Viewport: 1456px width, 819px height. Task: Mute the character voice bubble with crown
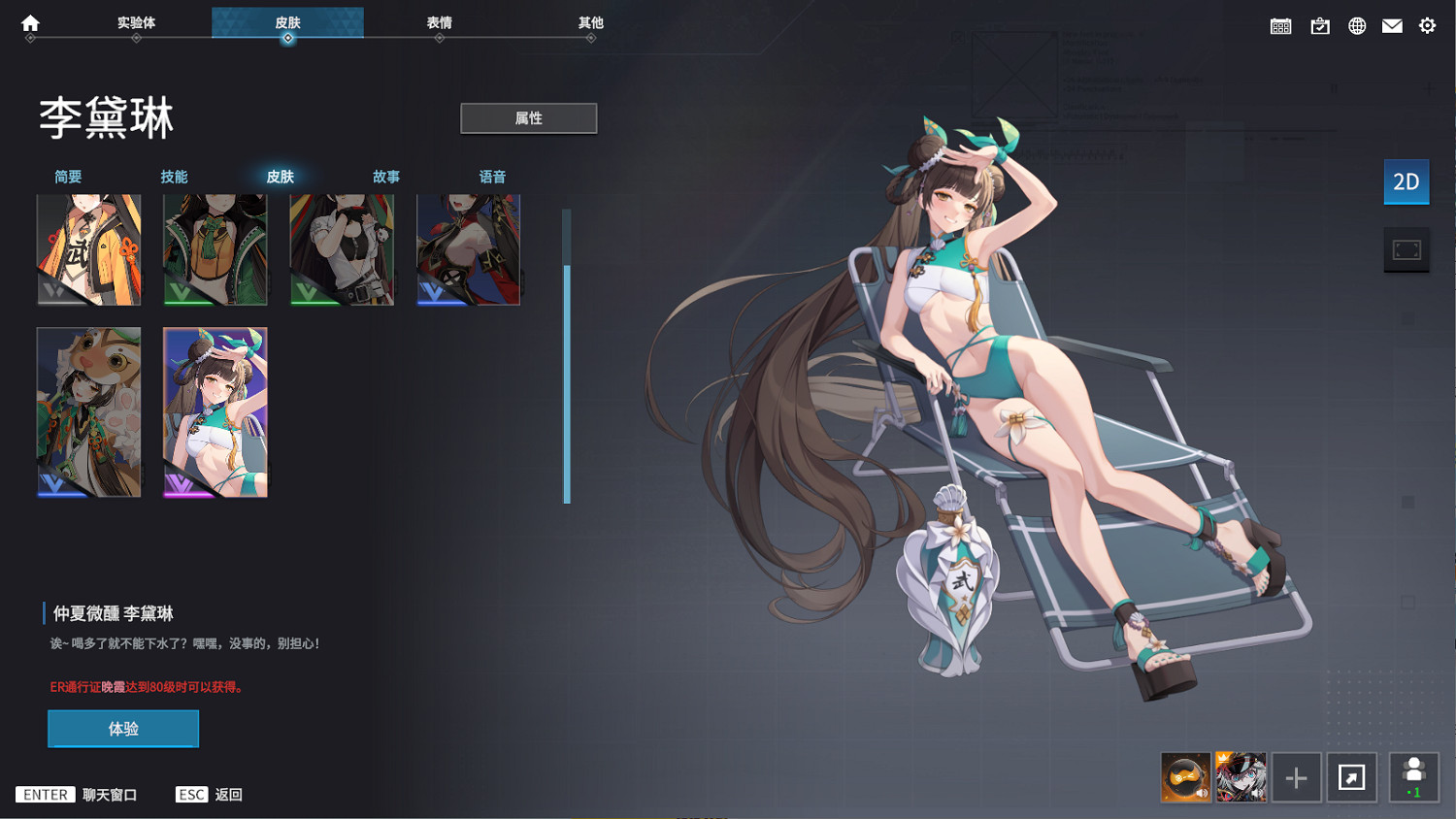click(1241, 776)
